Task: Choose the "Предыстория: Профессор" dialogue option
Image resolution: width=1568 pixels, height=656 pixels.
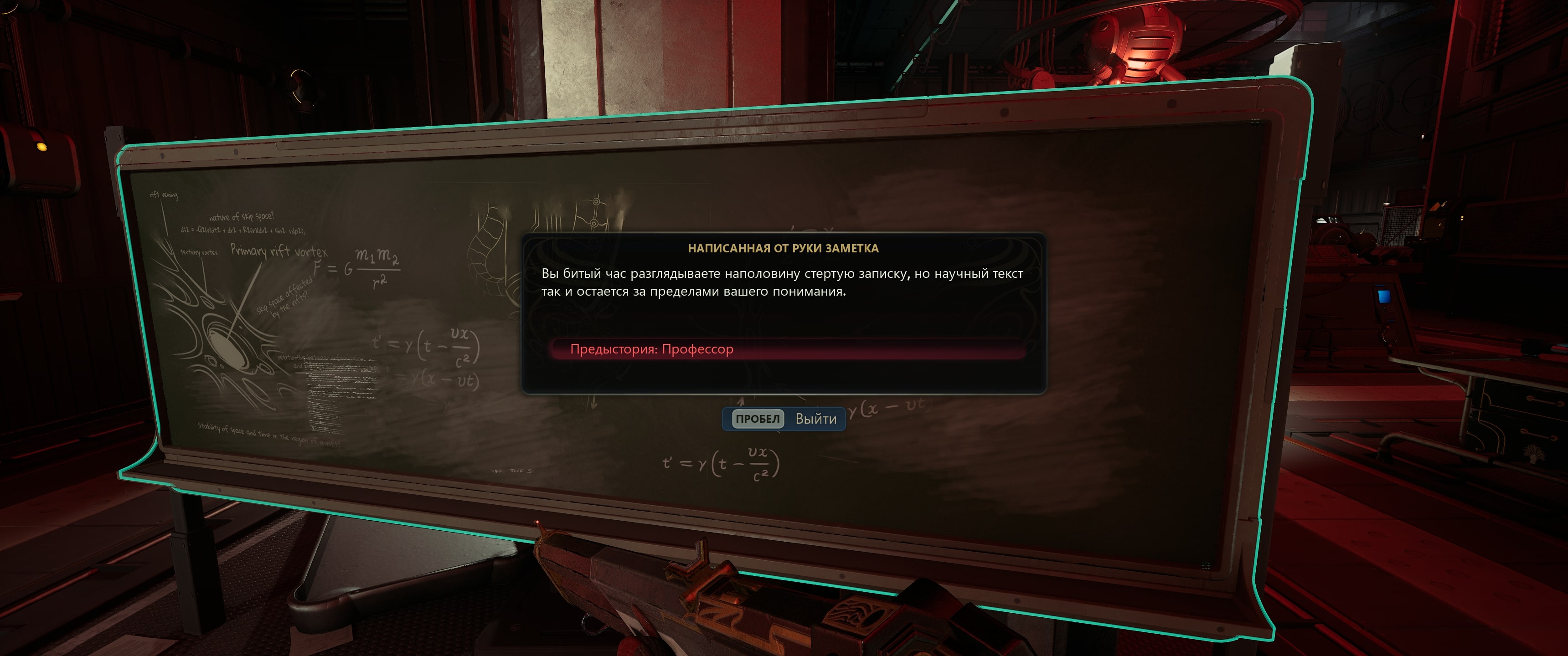Action: (x=651, y=349)
